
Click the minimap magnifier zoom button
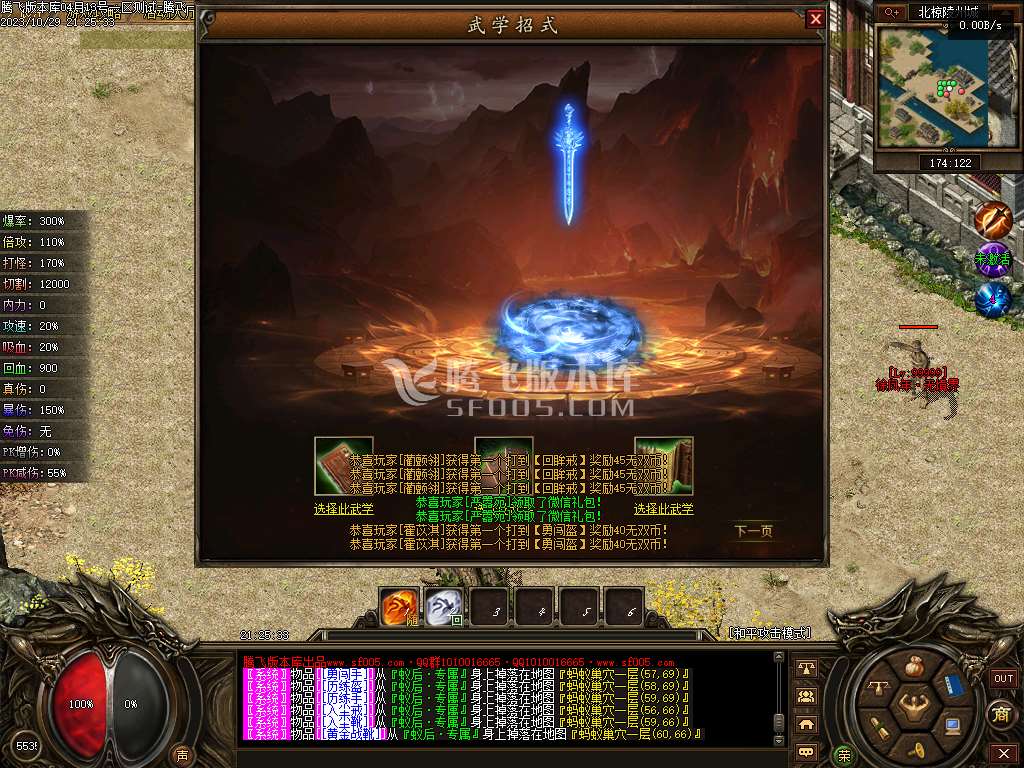click(x=891, y=12)
